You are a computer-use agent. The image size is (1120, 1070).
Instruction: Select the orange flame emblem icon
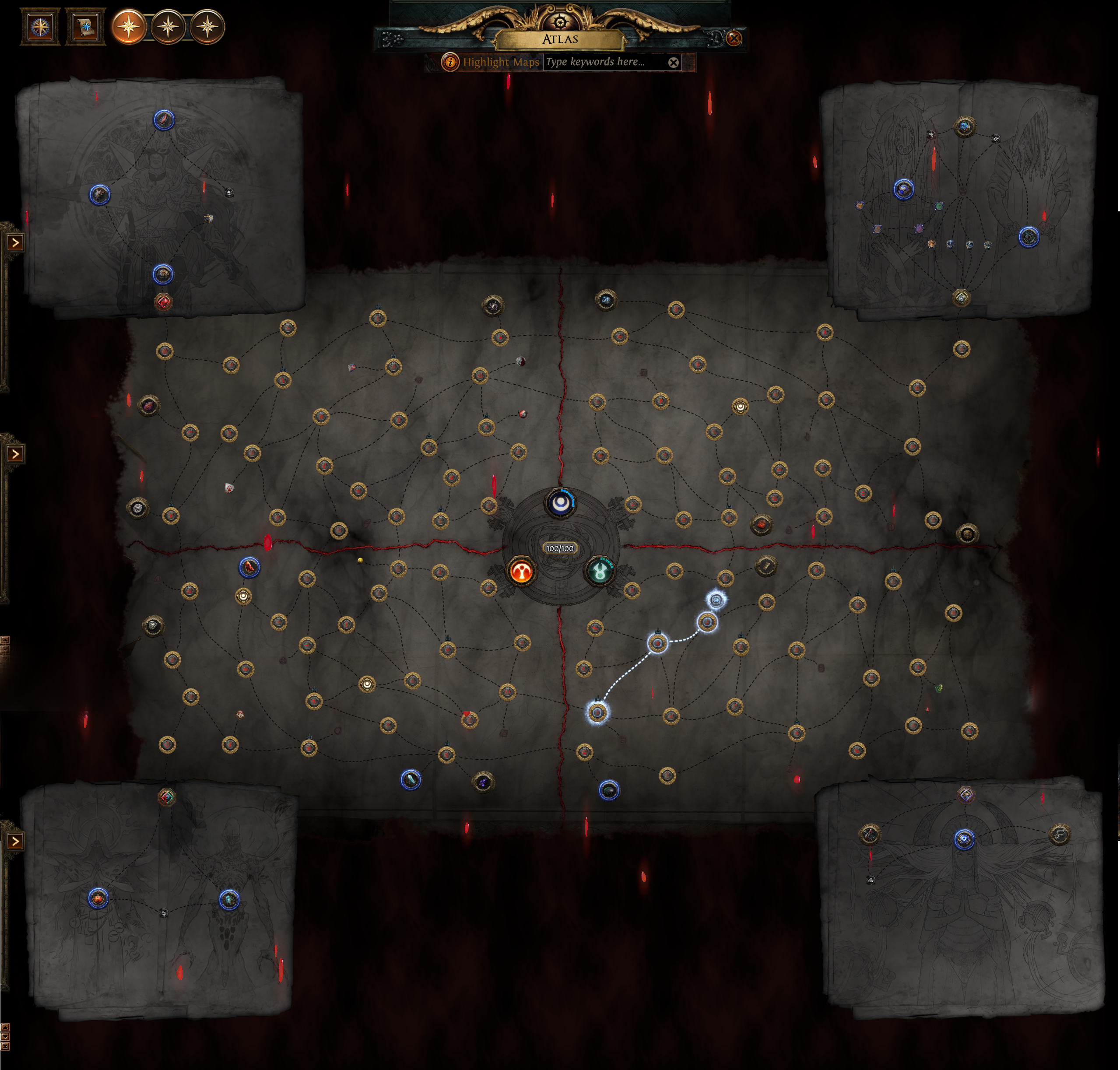521,572
